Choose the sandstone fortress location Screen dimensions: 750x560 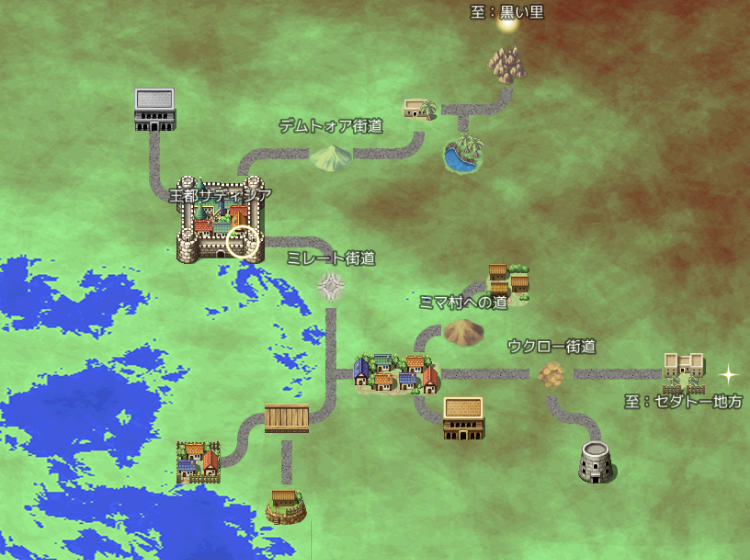click(684, 370)
